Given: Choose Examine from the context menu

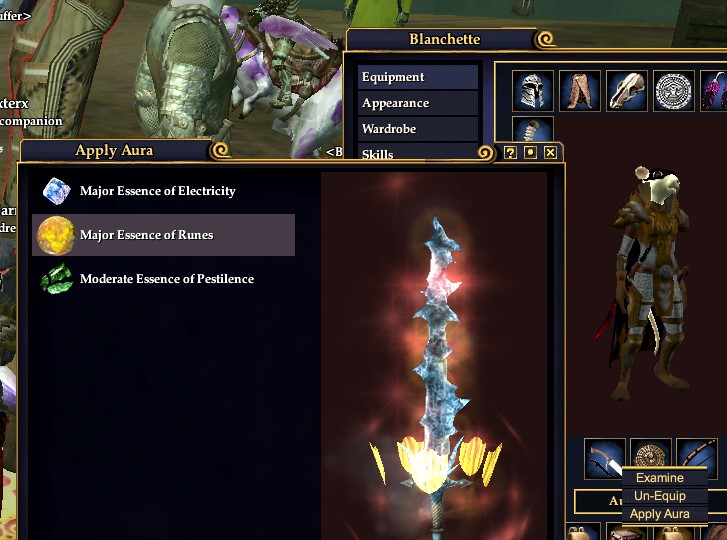Looking at the screenshot, I should [x=660, y=478].
